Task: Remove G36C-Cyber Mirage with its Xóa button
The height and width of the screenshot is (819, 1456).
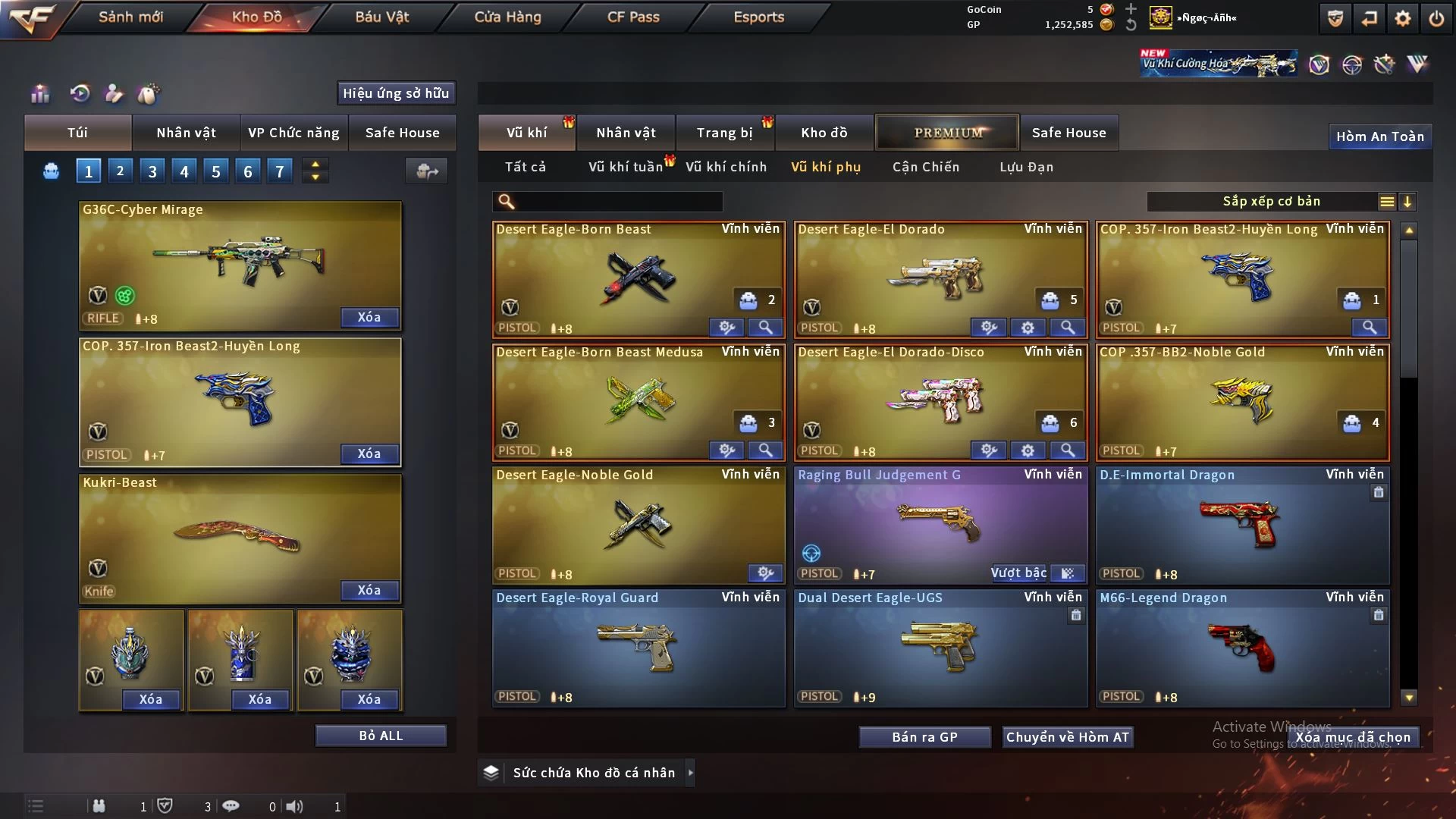Action: (369, 317)
